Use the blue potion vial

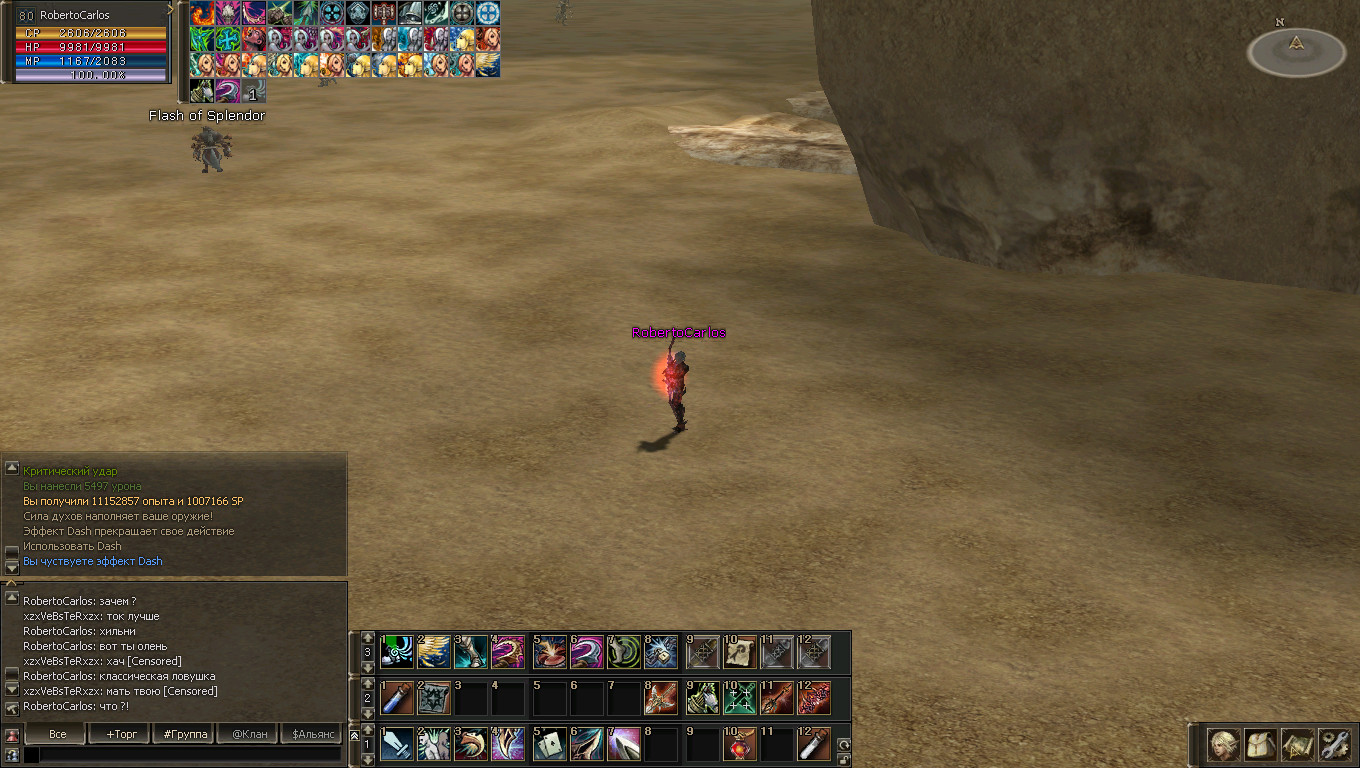[x=398, y=698]
